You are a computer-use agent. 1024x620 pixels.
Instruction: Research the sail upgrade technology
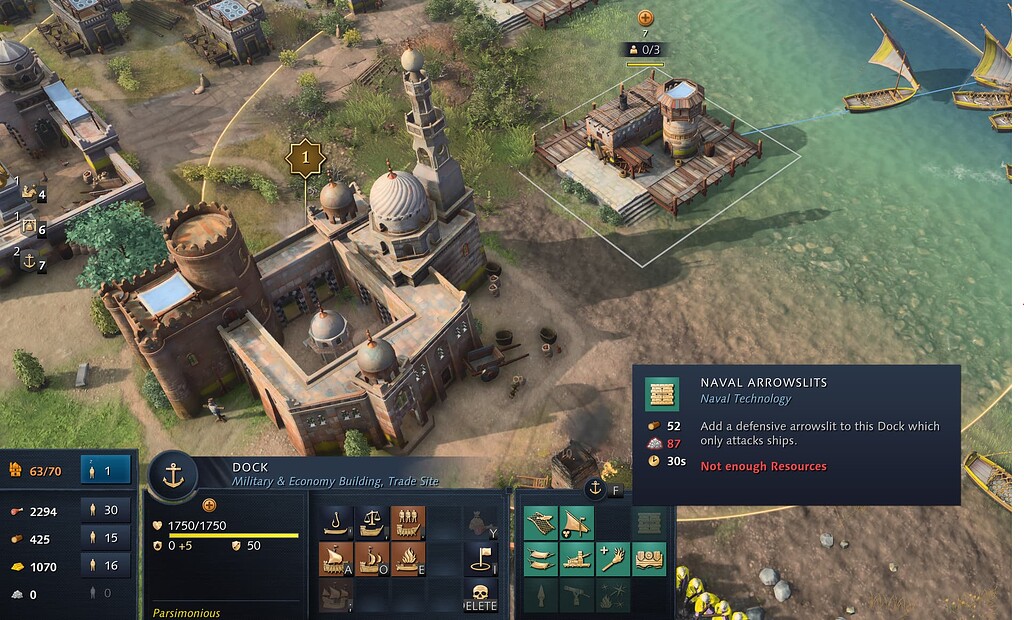pyautogui.click(x=577, y=521)
